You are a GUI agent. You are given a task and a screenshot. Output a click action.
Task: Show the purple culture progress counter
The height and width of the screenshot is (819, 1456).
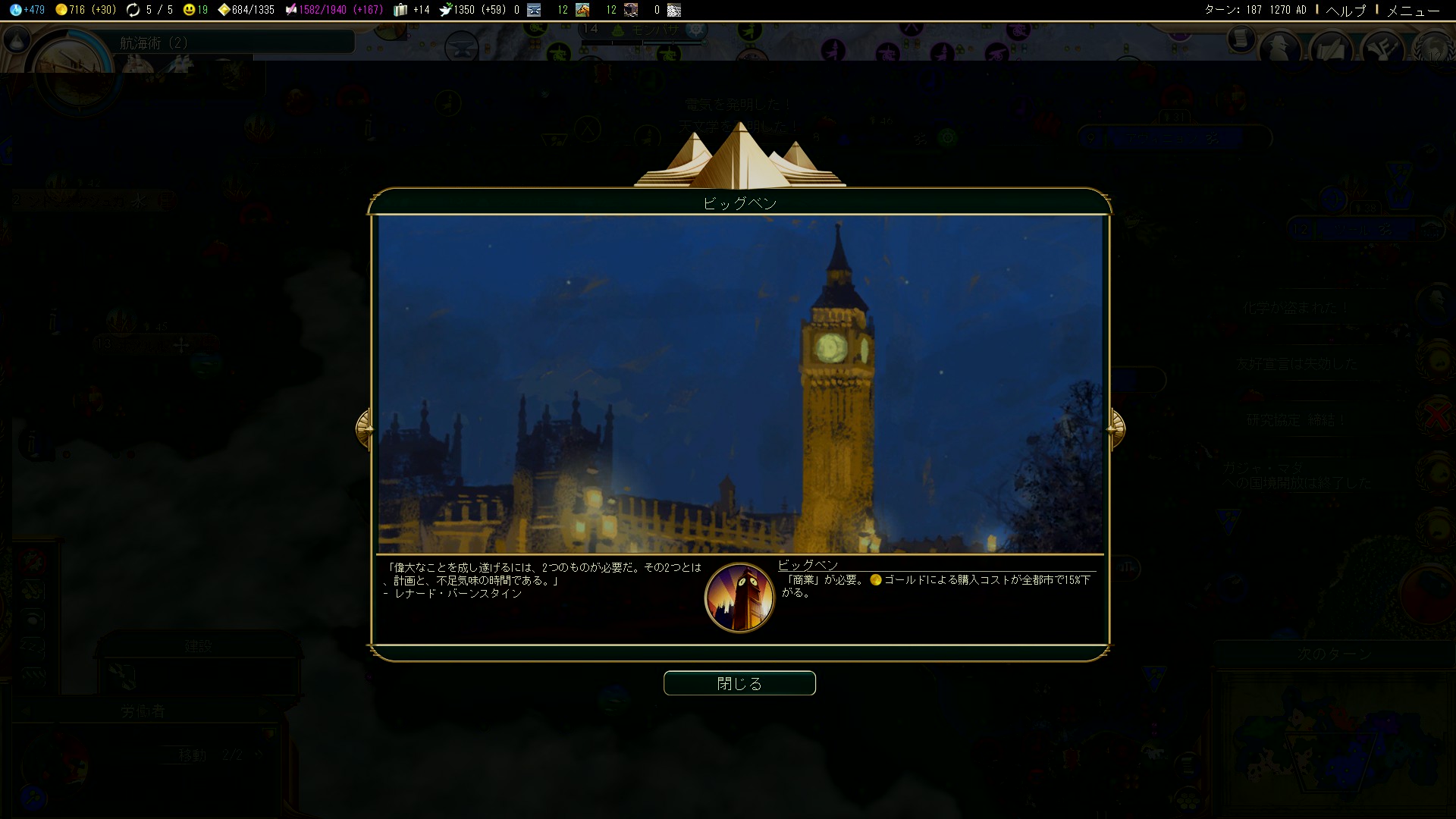point(334,10)
